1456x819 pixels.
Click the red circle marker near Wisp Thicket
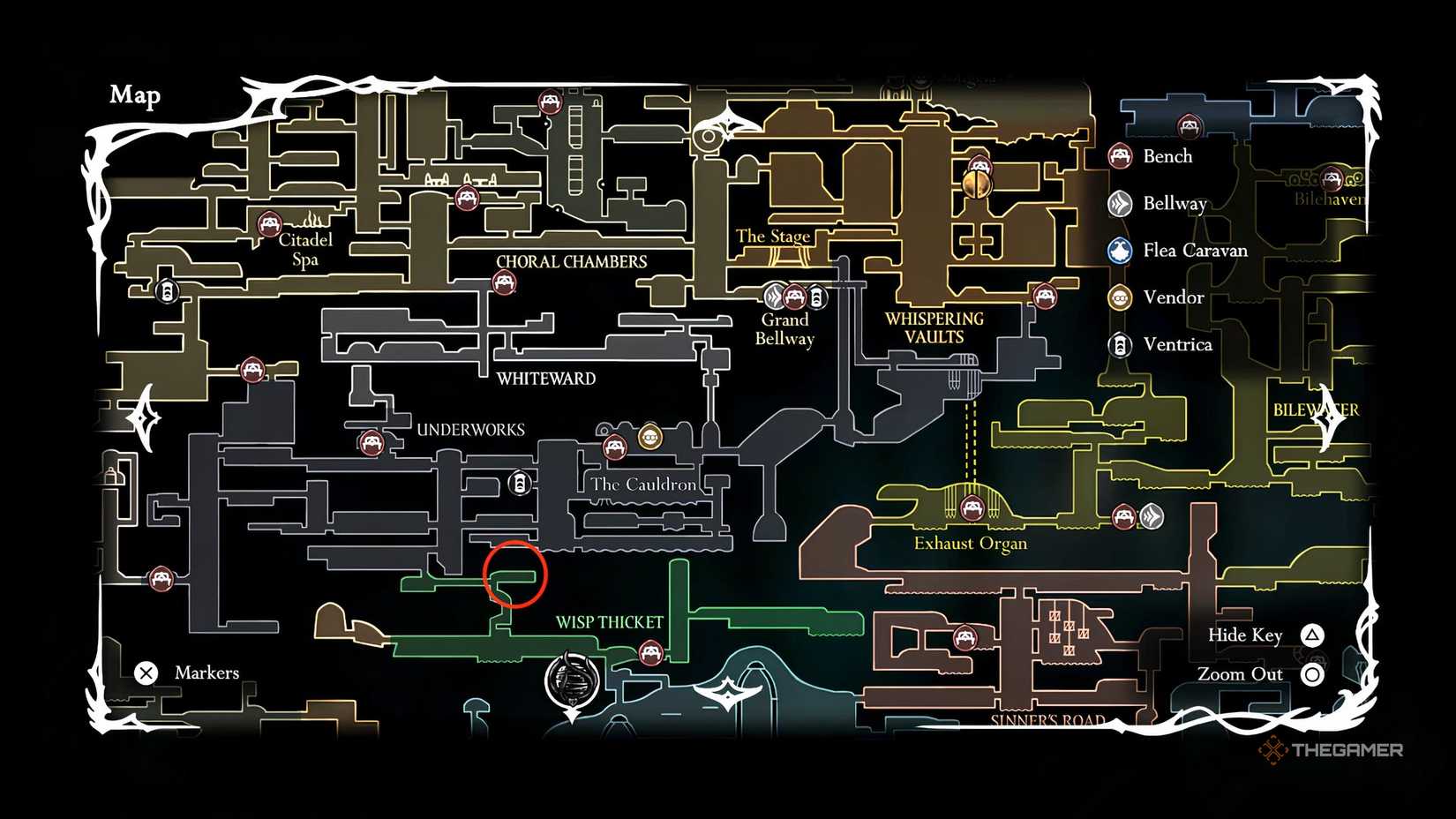[x=515, y=575]
